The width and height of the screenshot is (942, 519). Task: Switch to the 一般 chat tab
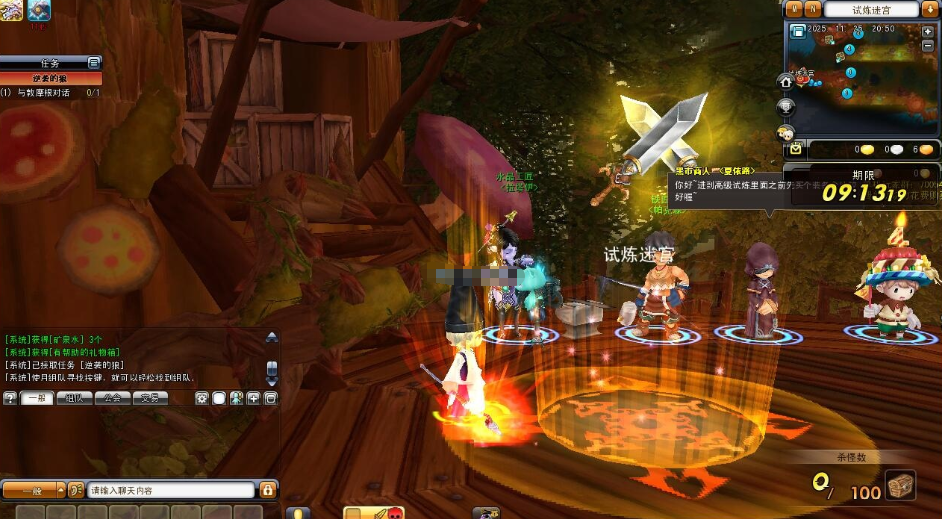[x=37, y=398]
